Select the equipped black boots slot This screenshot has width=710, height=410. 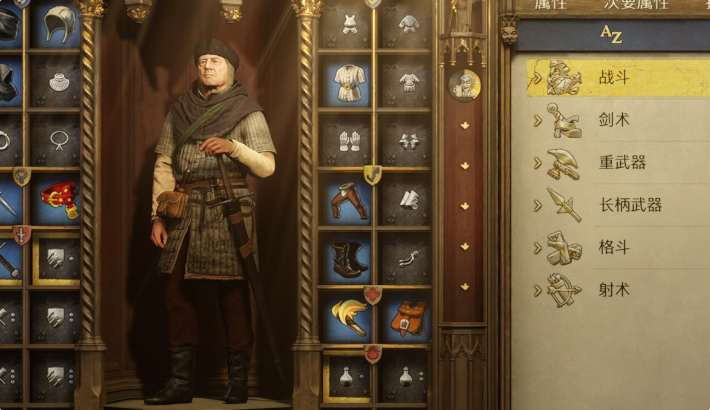pos(349,259)
